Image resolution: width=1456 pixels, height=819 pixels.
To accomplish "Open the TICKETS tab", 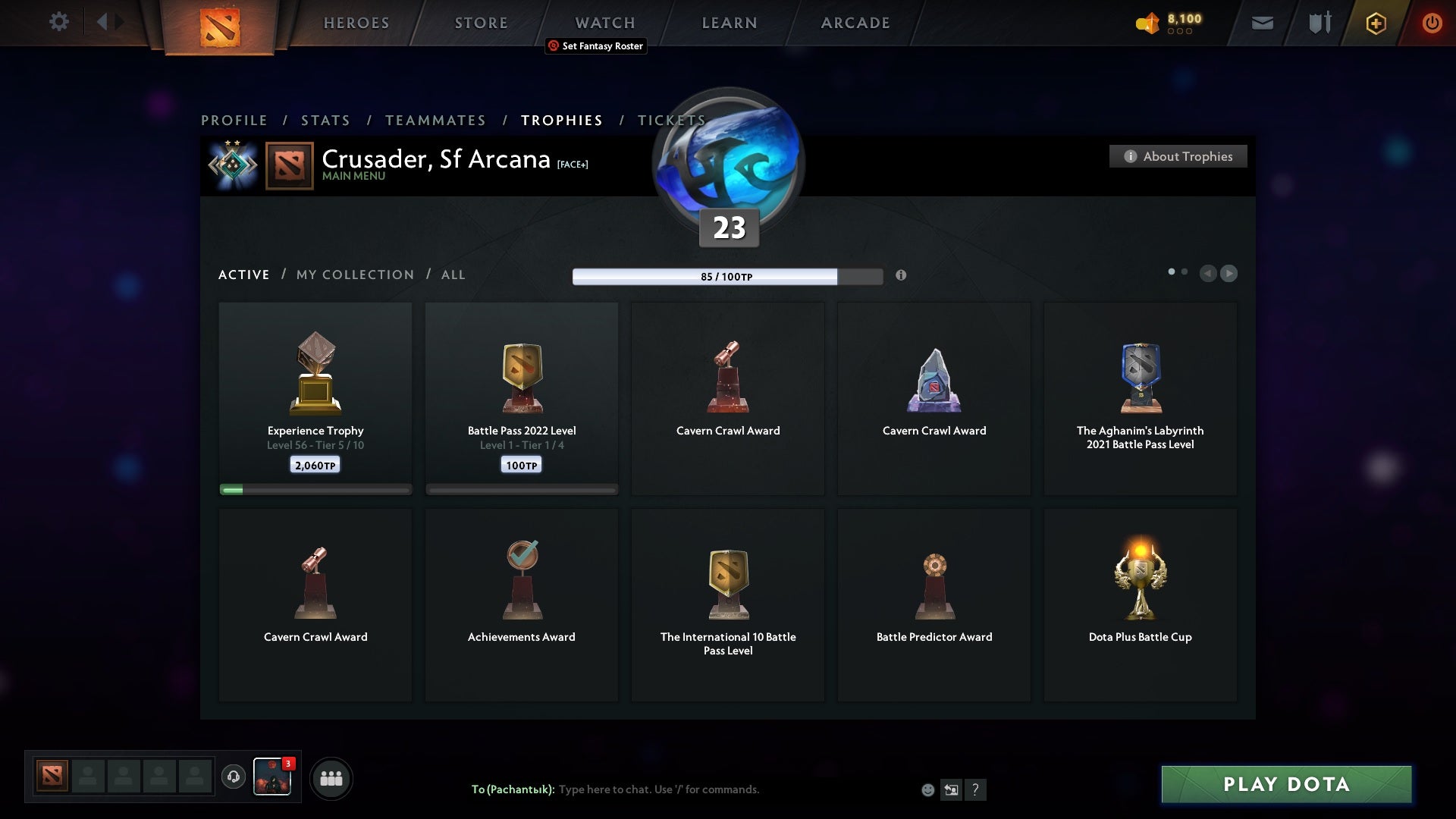I will pos(670,120).
